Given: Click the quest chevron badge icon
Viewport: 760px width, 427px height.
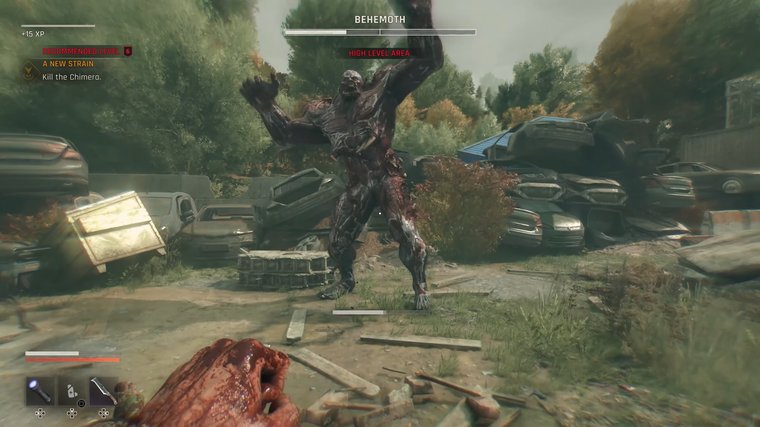Looking at the screenshot, I should click(x=30, y=70).
